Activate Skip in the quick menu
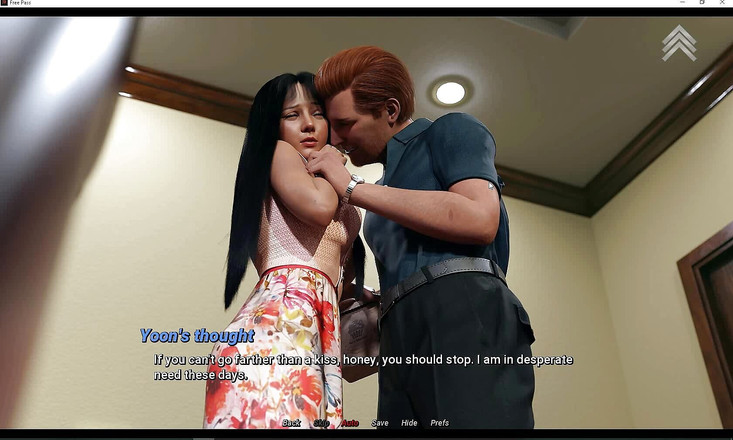Viewport: 733px width, 440px height. (321, 423)
